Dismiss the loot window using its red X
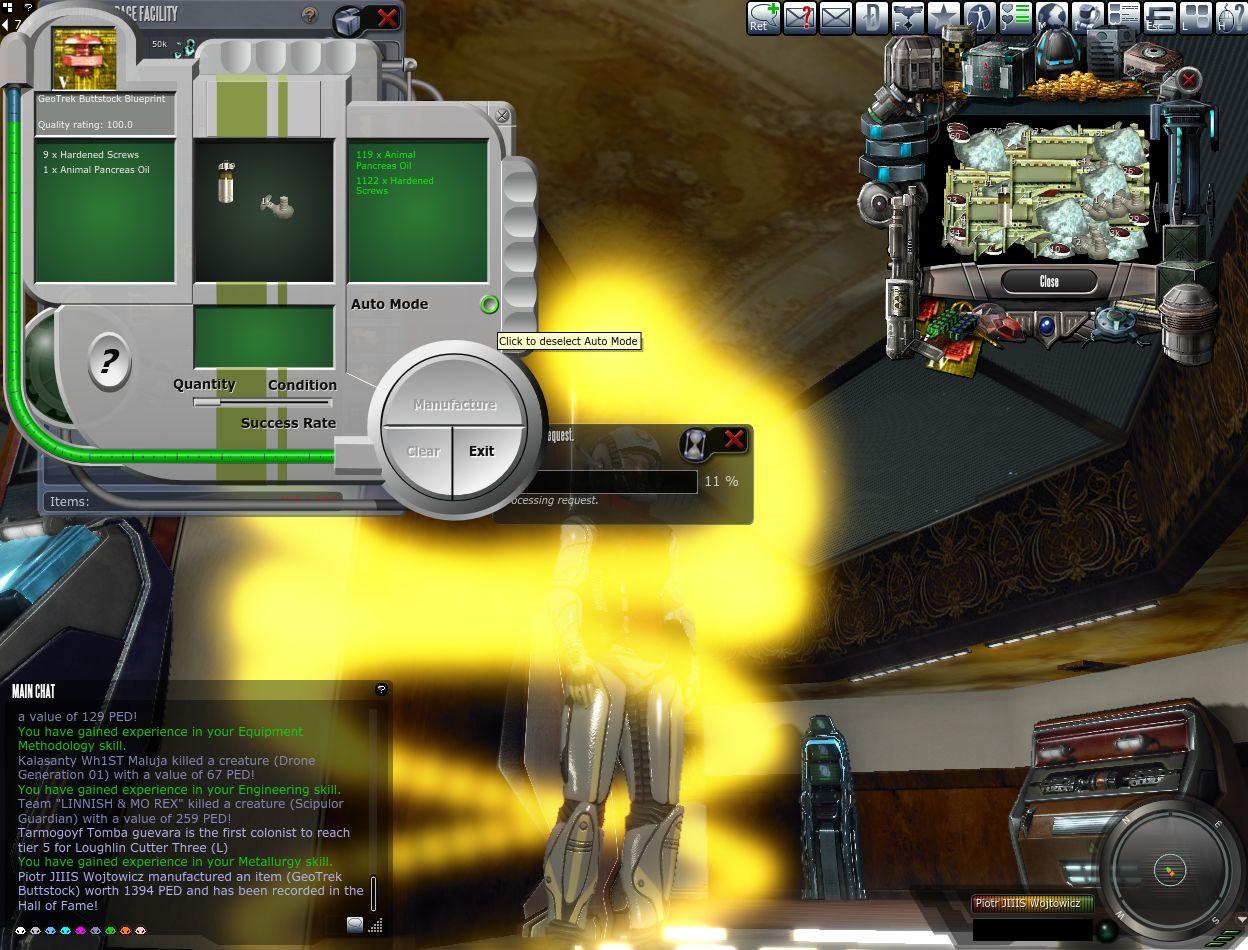Screen dimensions: 1248x950 (x=1188, y=79)
